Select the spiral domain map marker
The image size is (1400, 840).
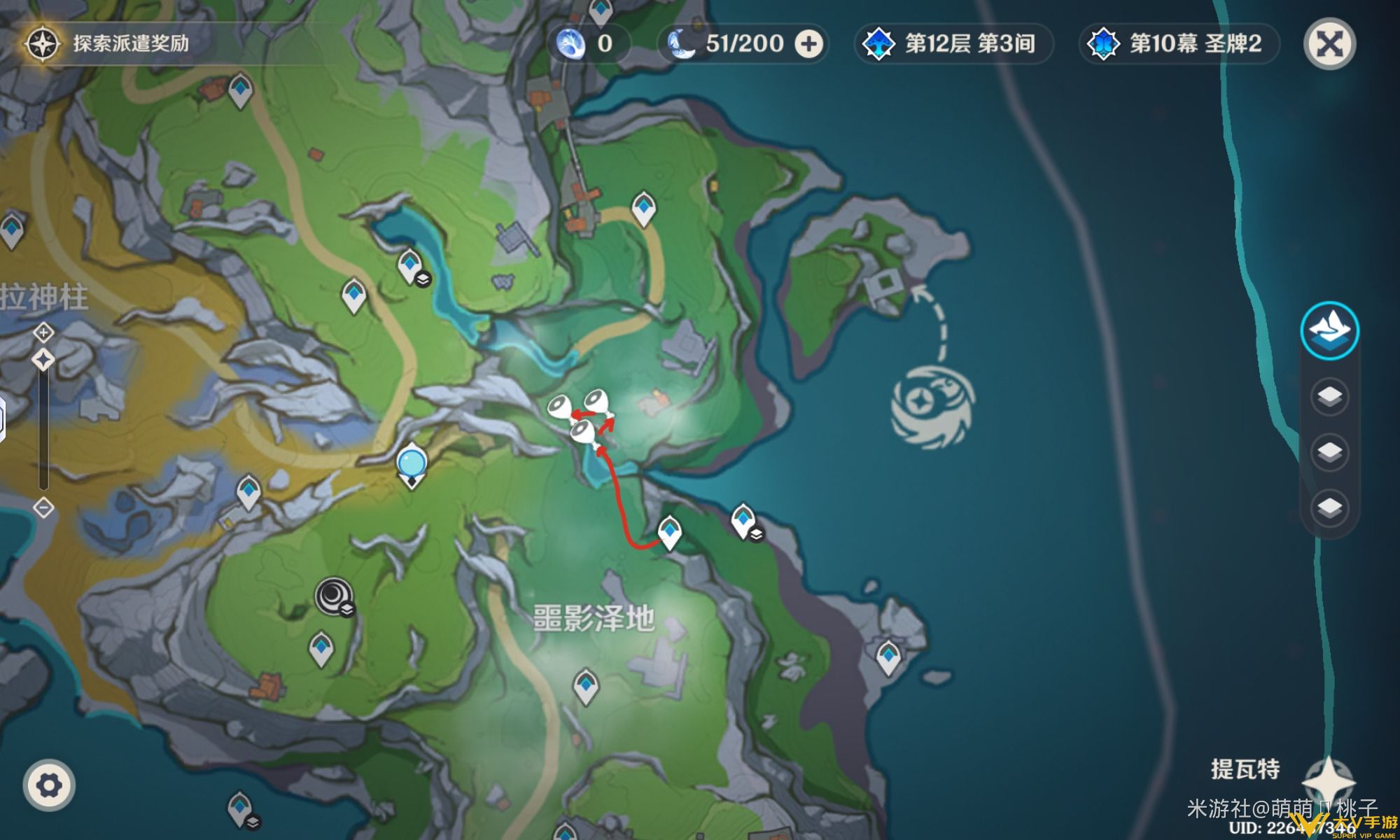[x=332, y=595]
